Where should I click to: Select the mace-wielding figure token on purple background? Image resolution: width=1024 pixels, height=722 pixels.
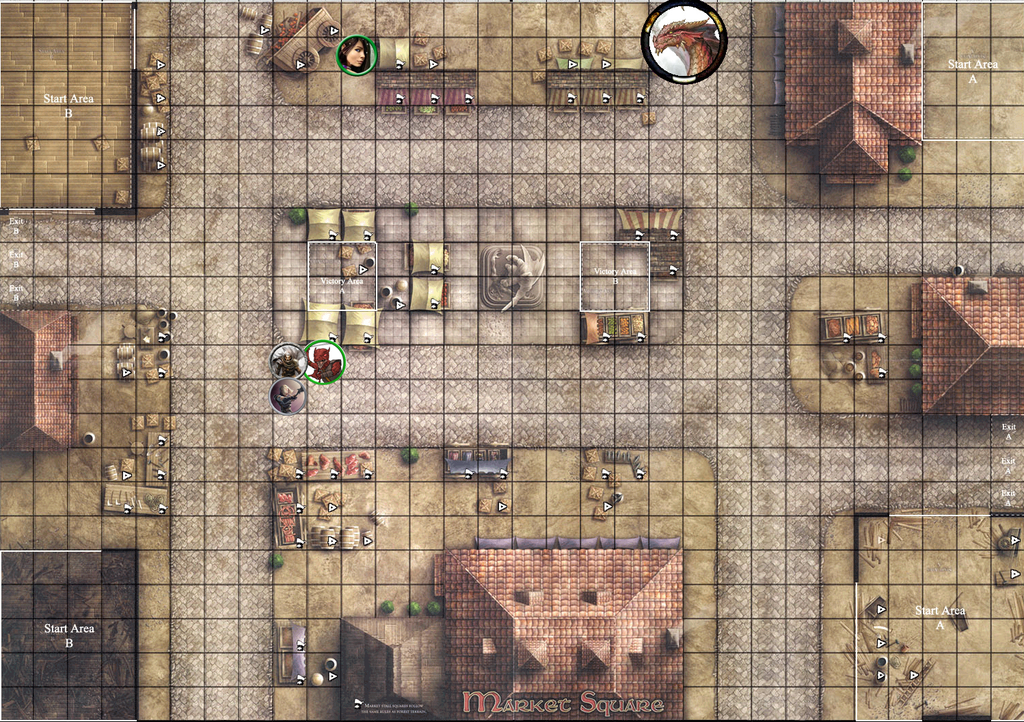(x=288, y=396)
